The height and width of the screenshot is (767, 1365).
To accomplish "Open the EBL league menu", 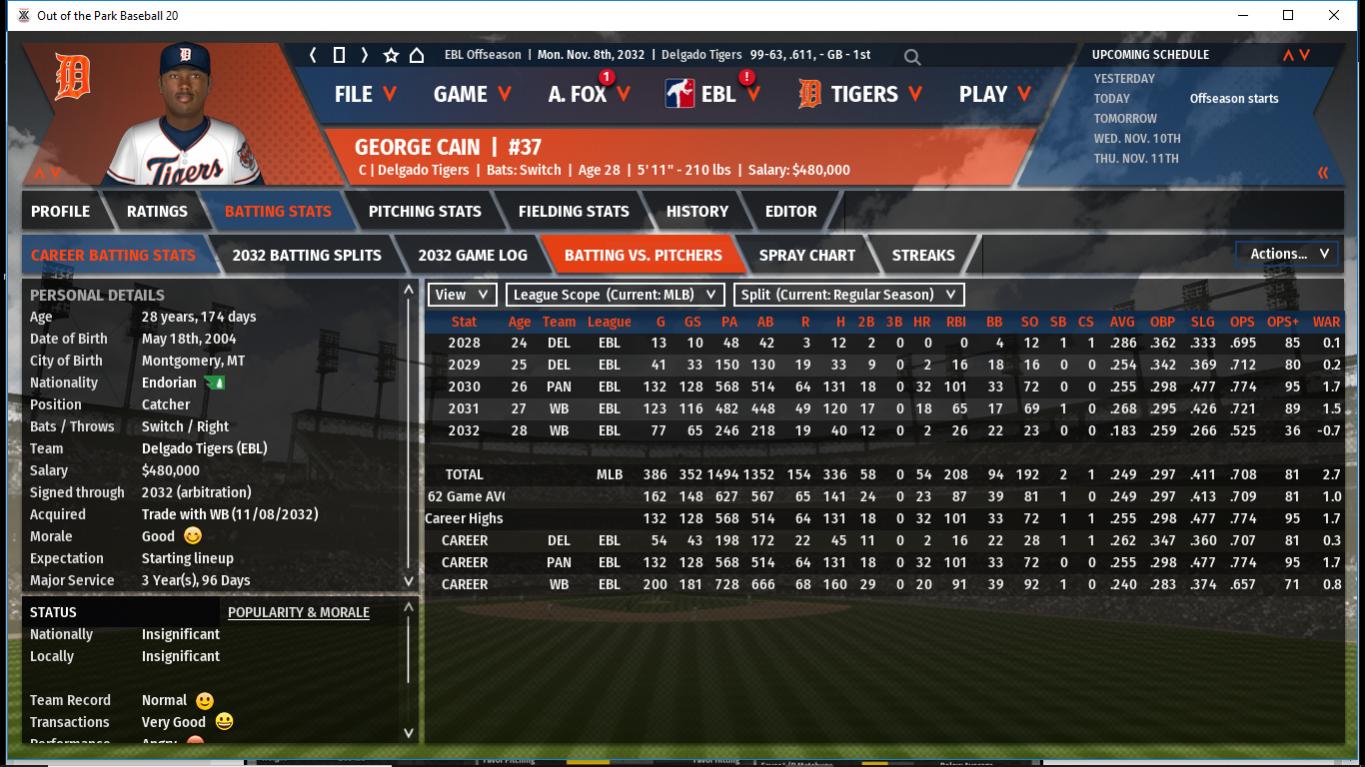I will click(713, 94).
